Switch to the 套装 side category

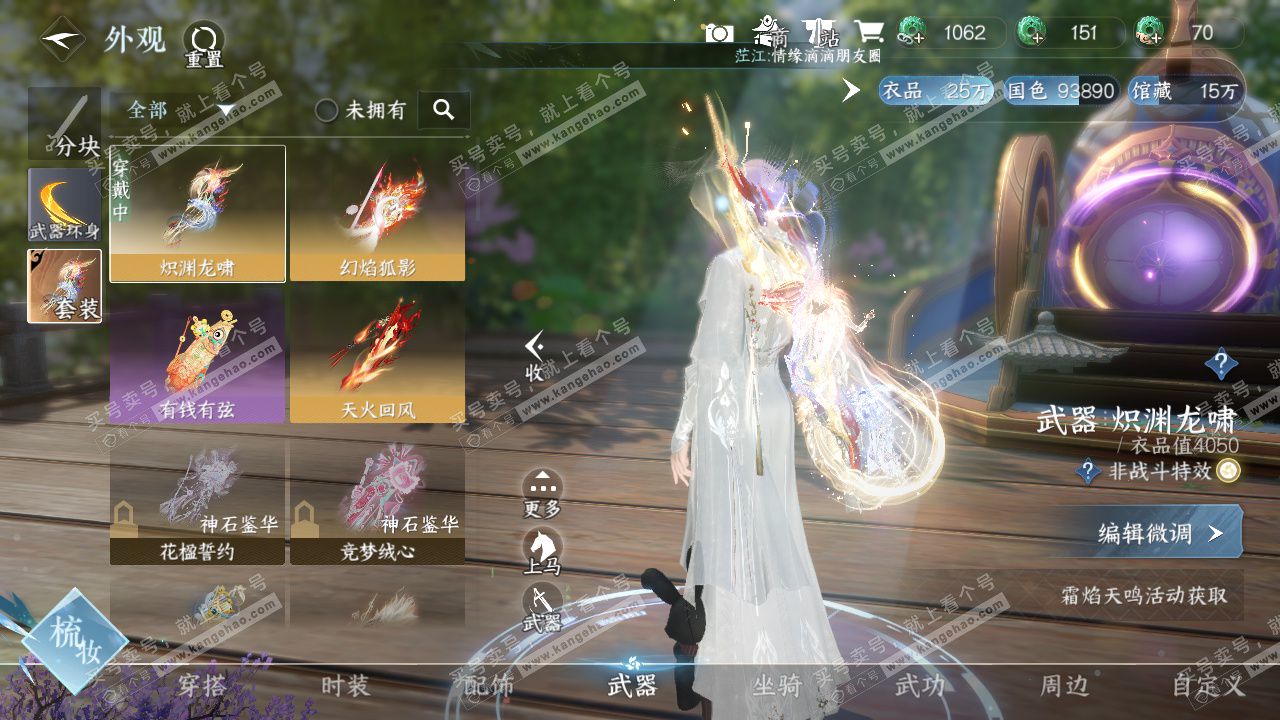point(64,286)
